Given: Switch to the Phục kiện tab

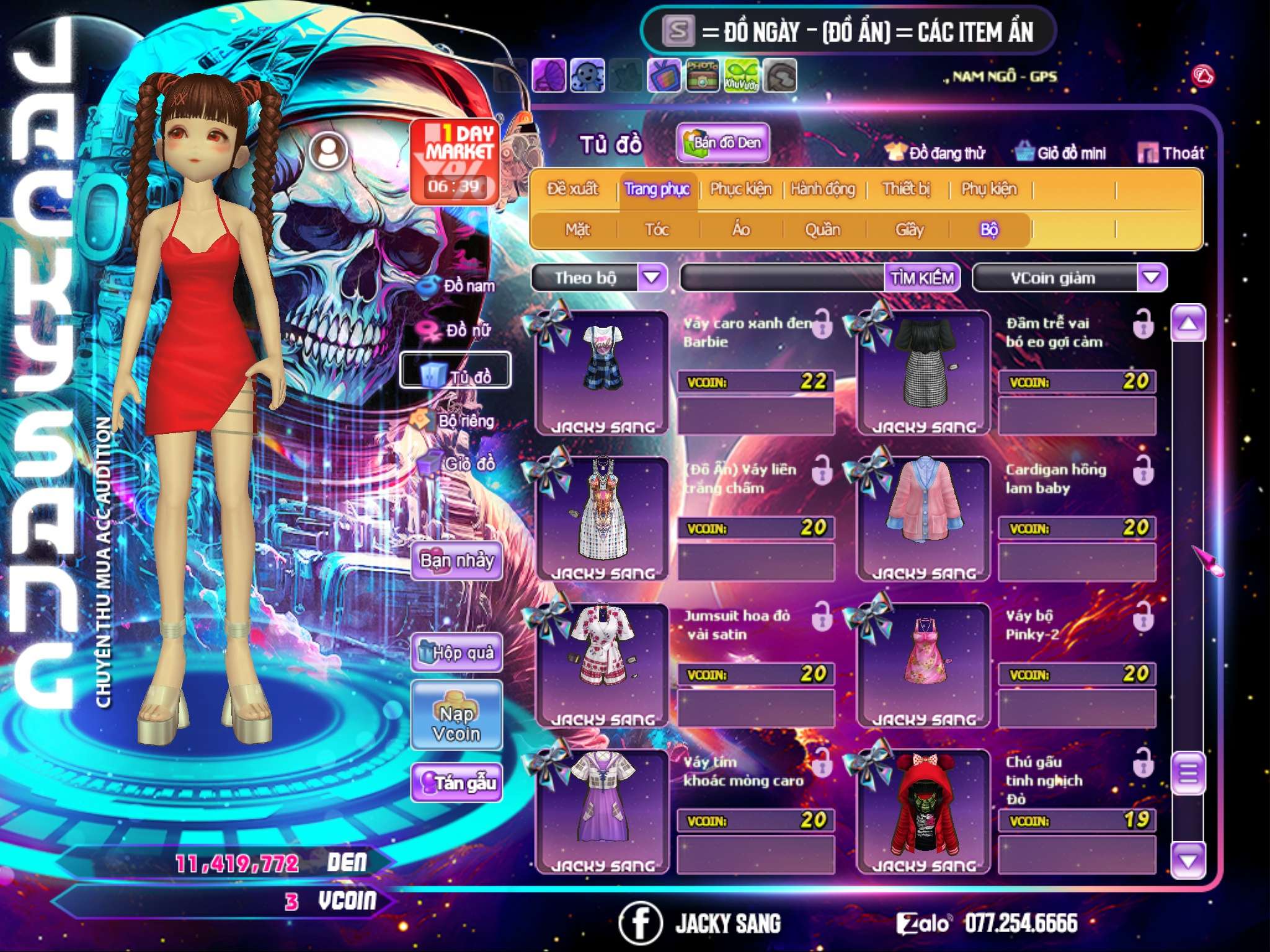Looking at the screenshot, I should pyautogui.click(x=740, y=189).
